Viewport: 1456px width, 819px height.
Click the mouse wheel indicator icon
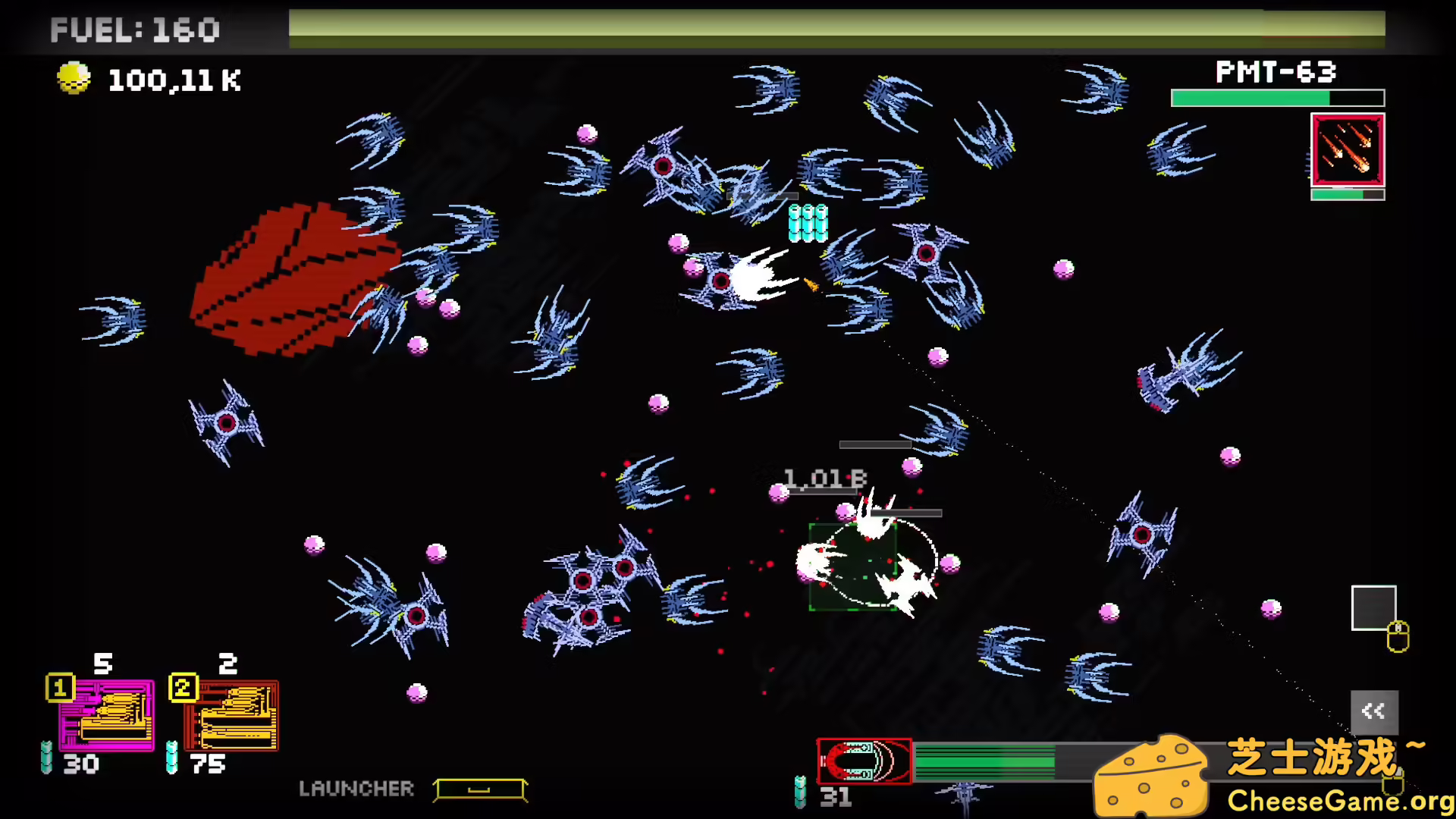(1398, 637)
